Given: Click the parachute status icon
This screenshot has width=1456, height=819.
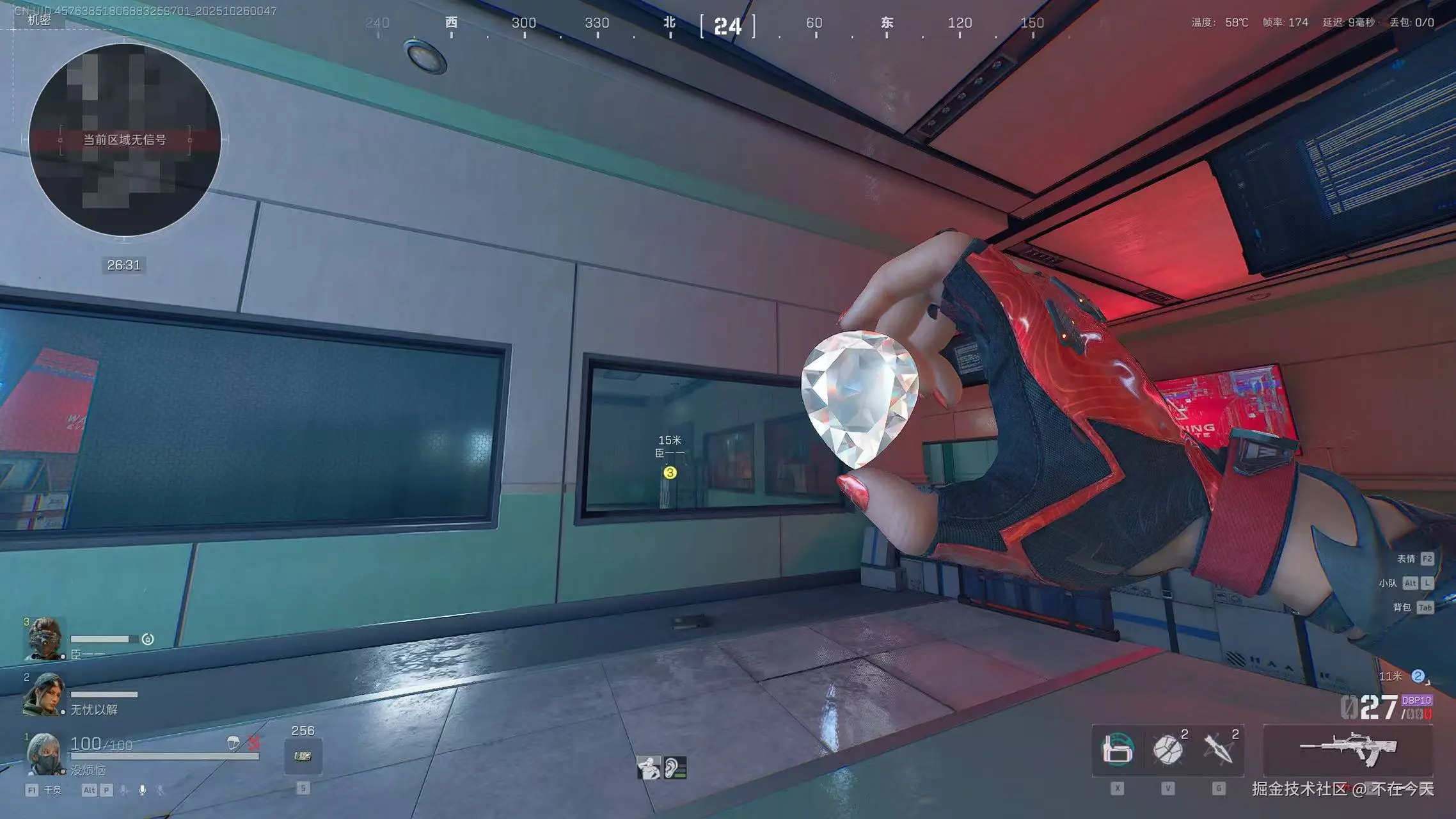Looking at the screenshot, I should (x=233, y=743).
